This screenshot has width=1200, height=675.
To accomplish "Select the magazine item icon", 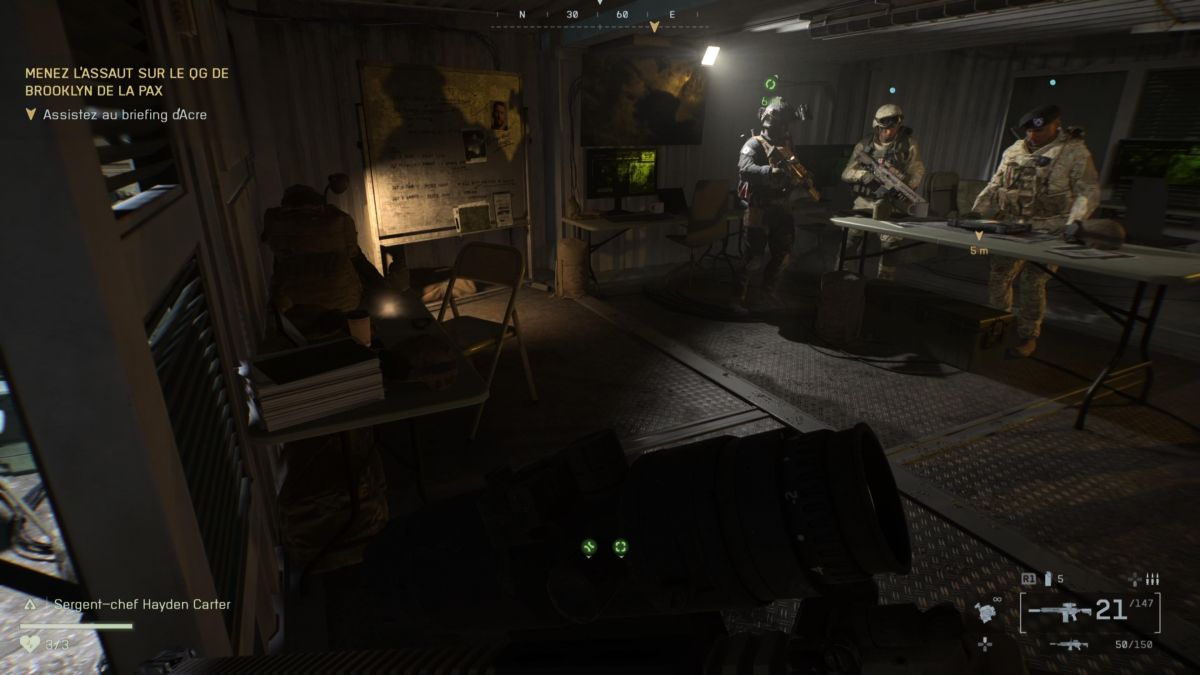I will coord(1048,578).
